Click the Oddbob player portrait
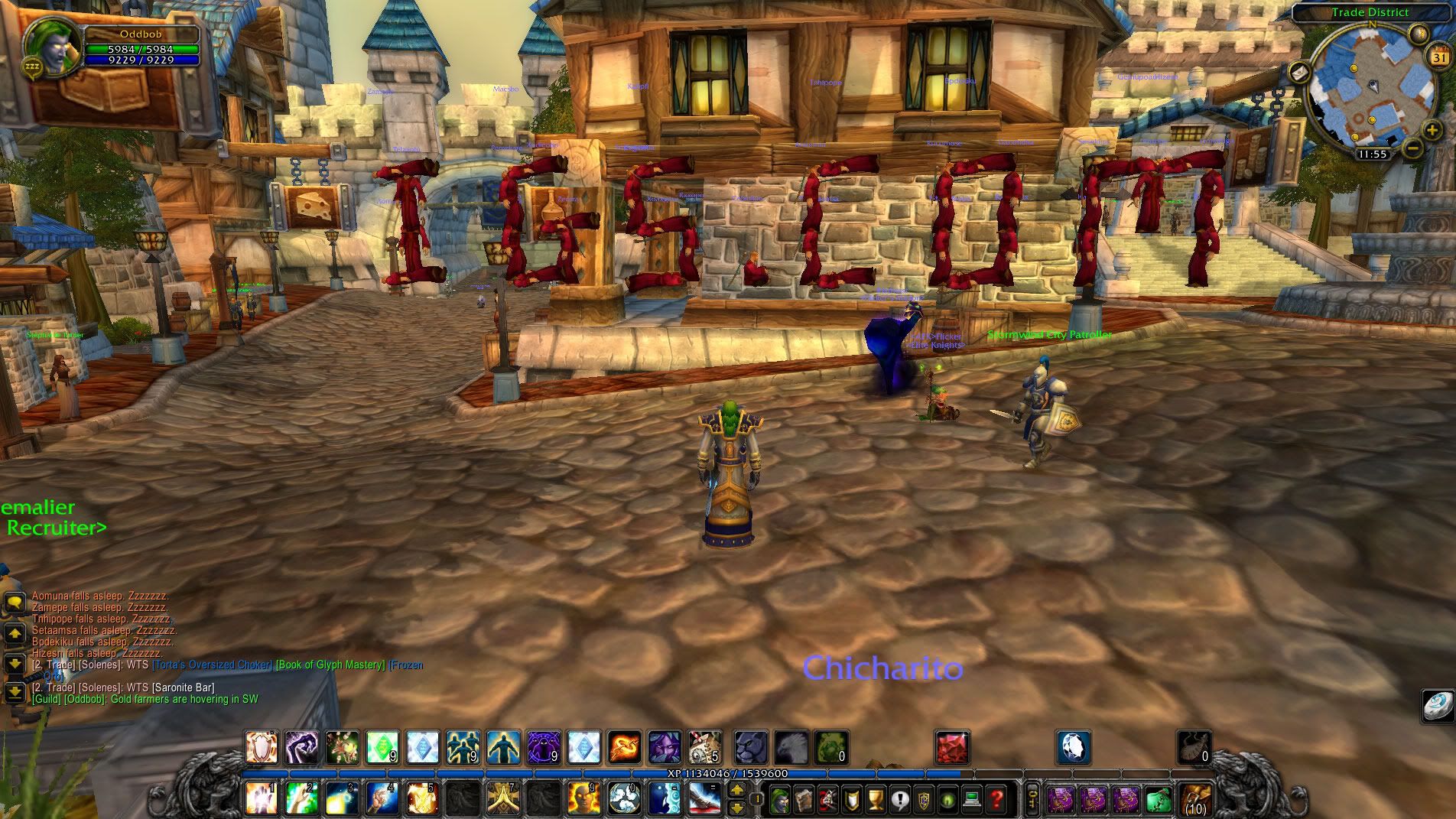This screenshot has height=819, width=1456. click(54, 46)
